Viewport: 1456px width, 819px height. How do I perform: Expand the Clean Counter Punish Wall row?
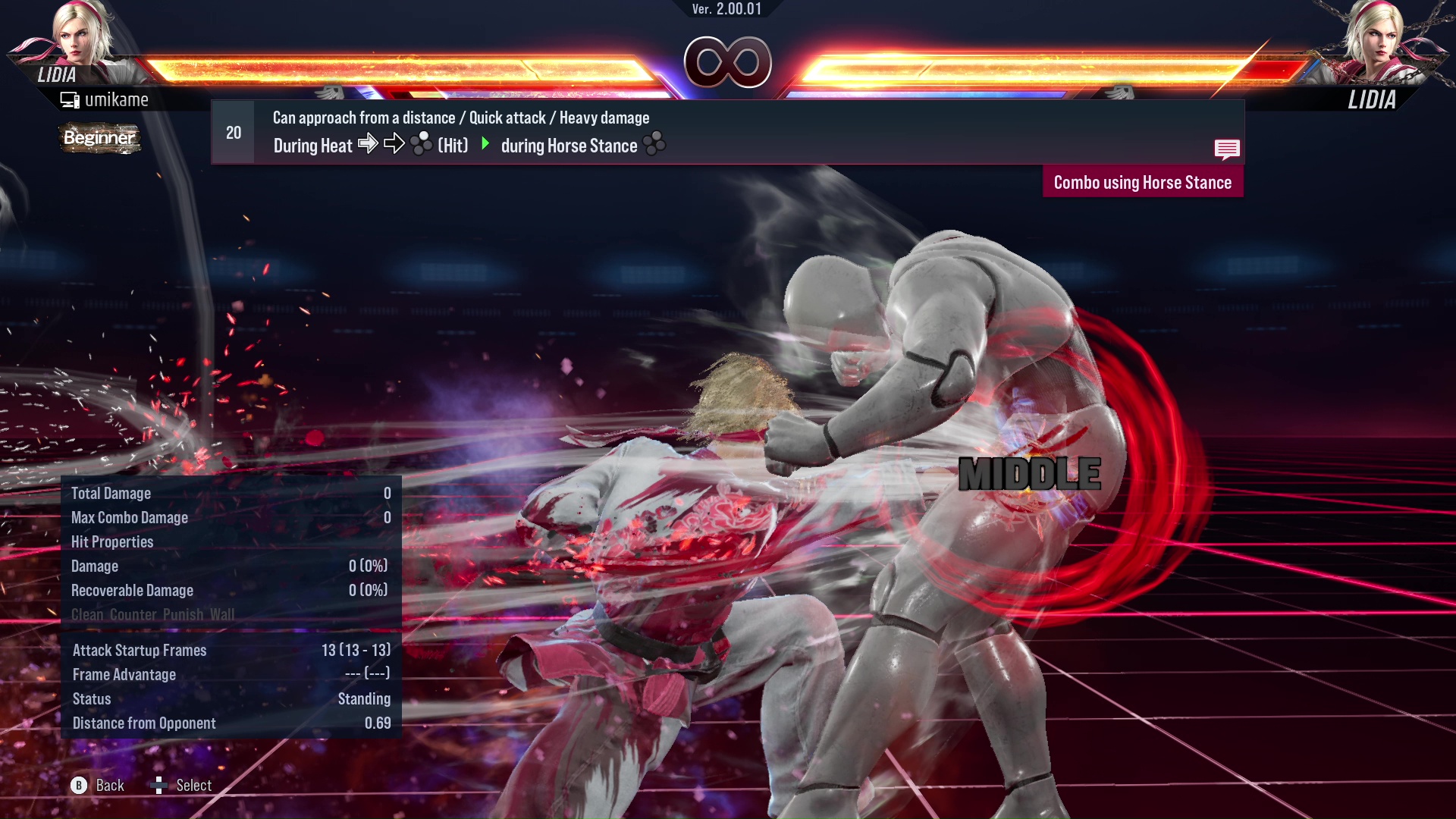[x=152, y=614]
